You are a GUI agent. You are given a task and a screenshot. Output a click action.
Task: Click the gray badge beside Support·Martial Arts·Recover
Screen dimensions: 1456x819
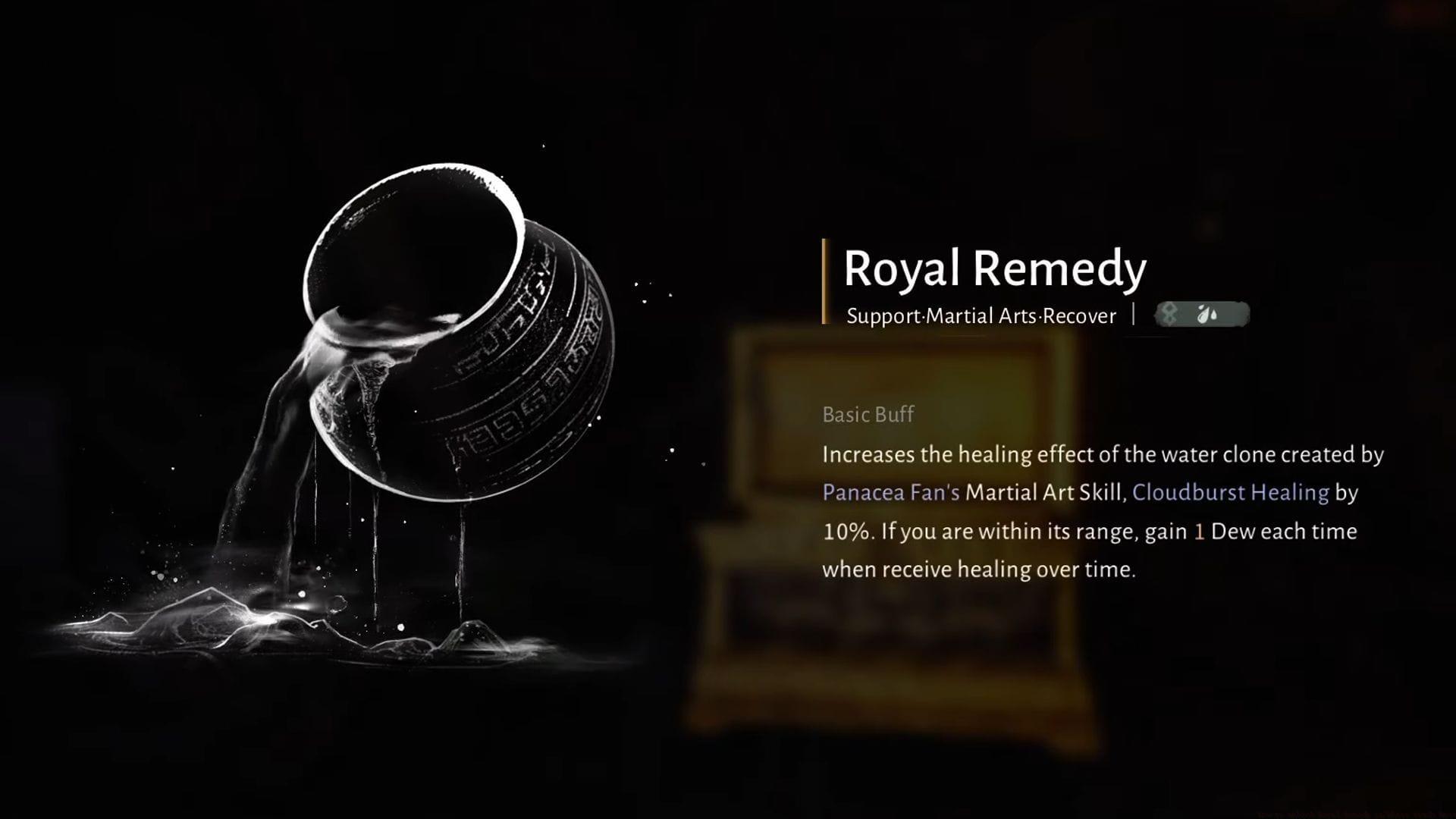pos(1202,315)
